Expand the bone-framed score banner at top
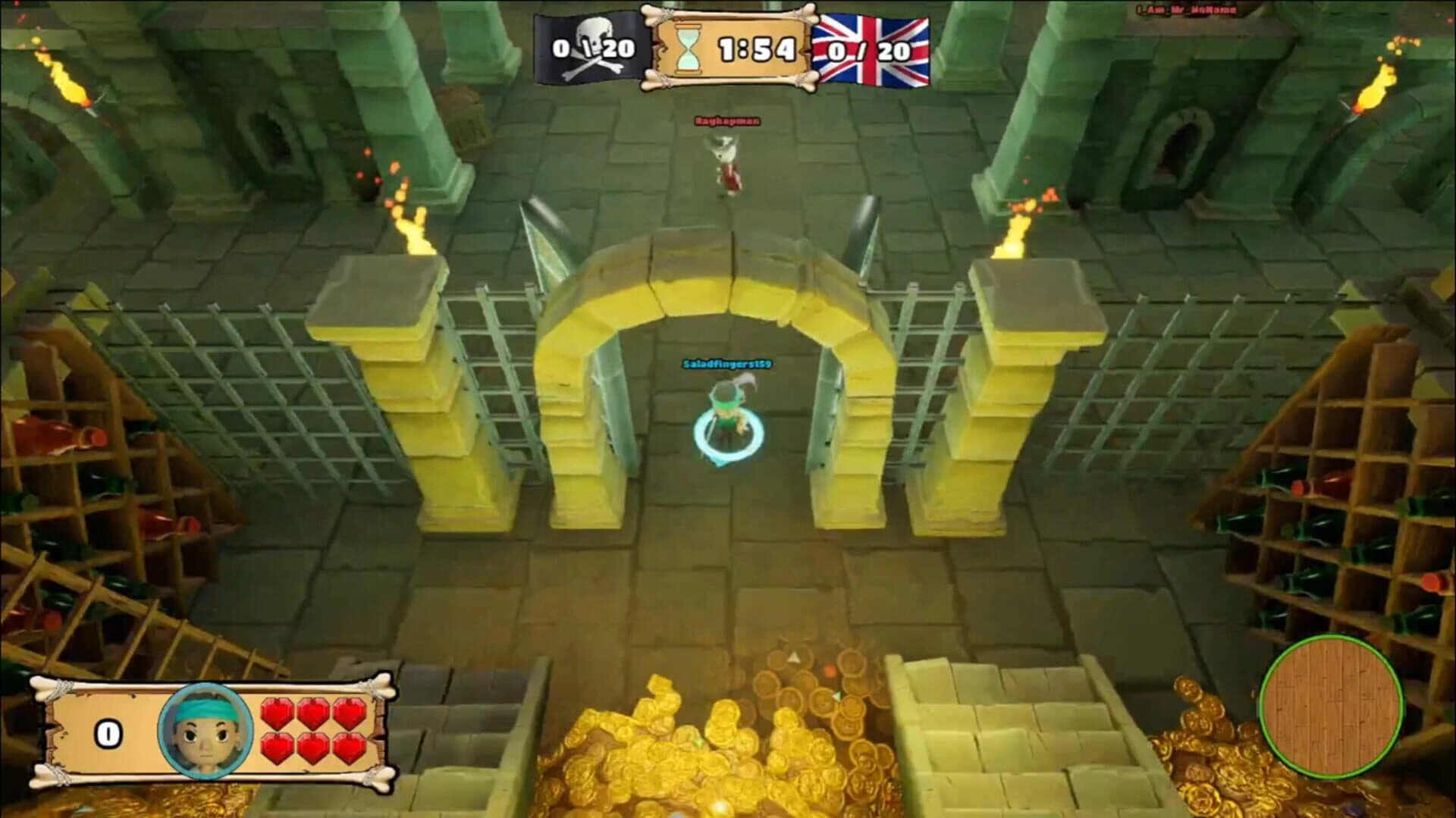The image size is (1456, 818). pyautogui.click(x=728, y=47)
